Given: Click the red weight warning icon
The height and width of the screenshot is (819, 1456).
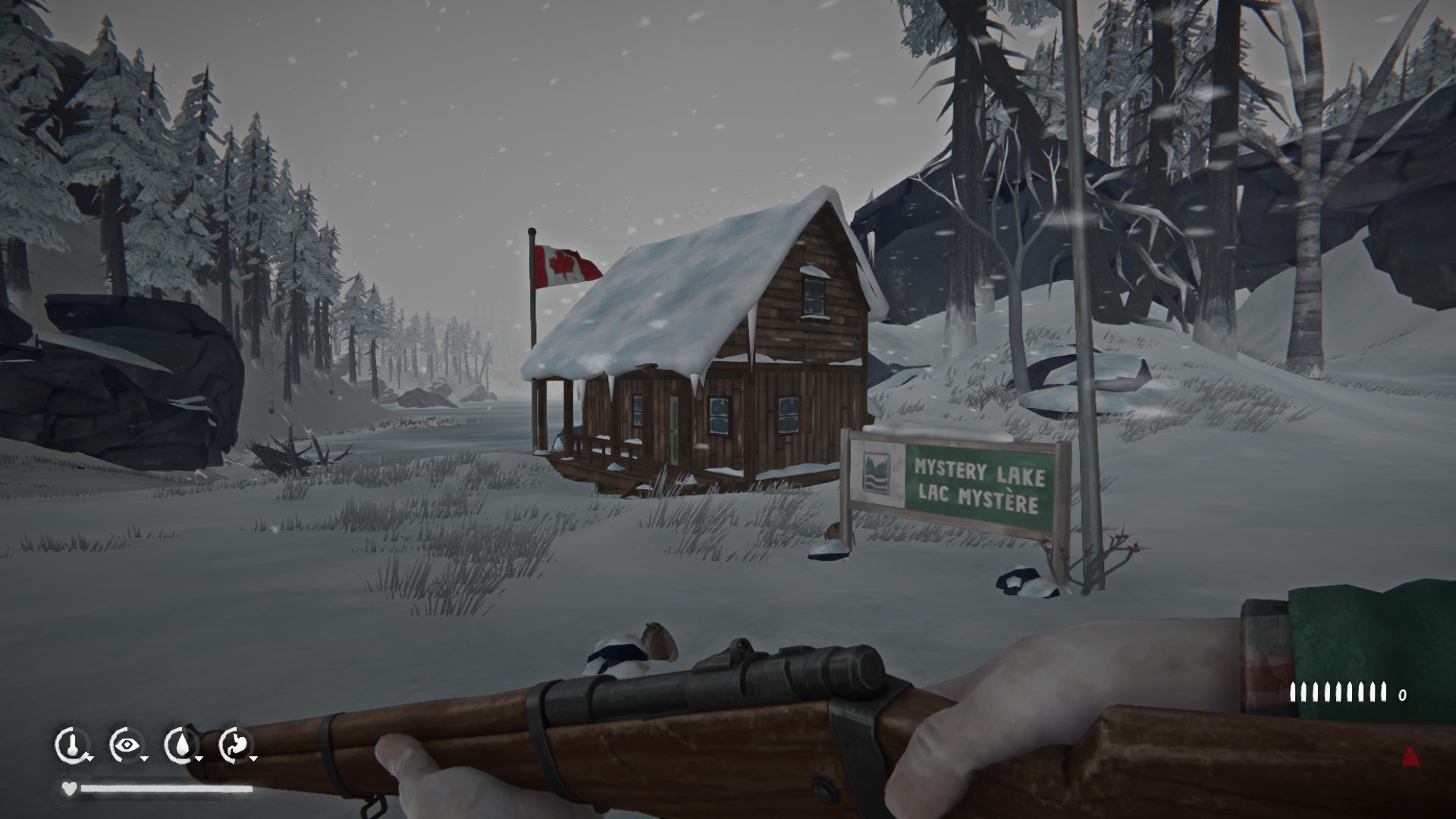Looking at the screenshot, I should click(x=1410, y=757).
